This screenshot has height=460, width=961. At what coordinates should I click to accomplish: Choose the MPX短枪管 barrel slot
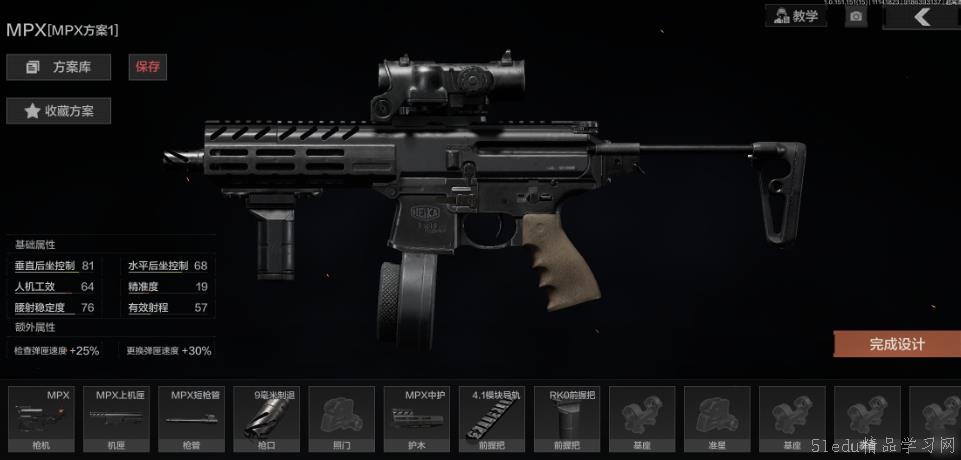click(191, 419)
